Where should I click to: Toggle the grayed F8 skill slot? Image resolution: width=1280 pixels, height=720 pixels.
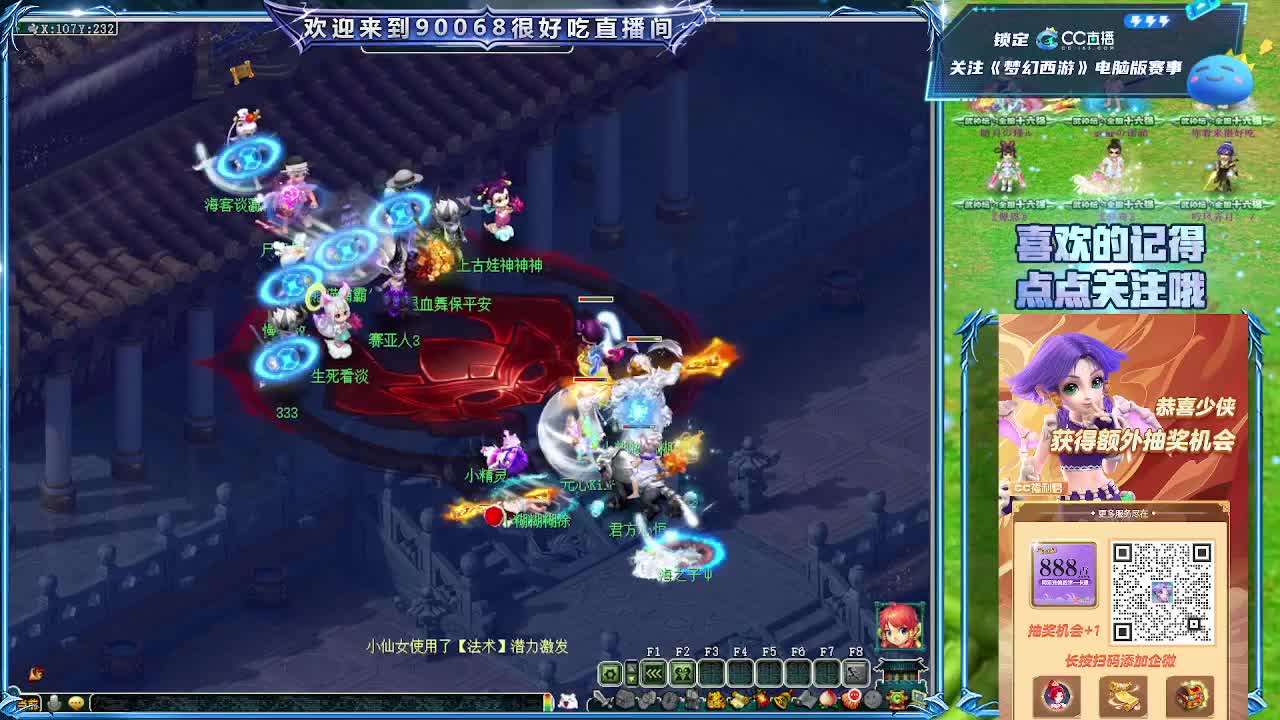[x=856, y=672]
